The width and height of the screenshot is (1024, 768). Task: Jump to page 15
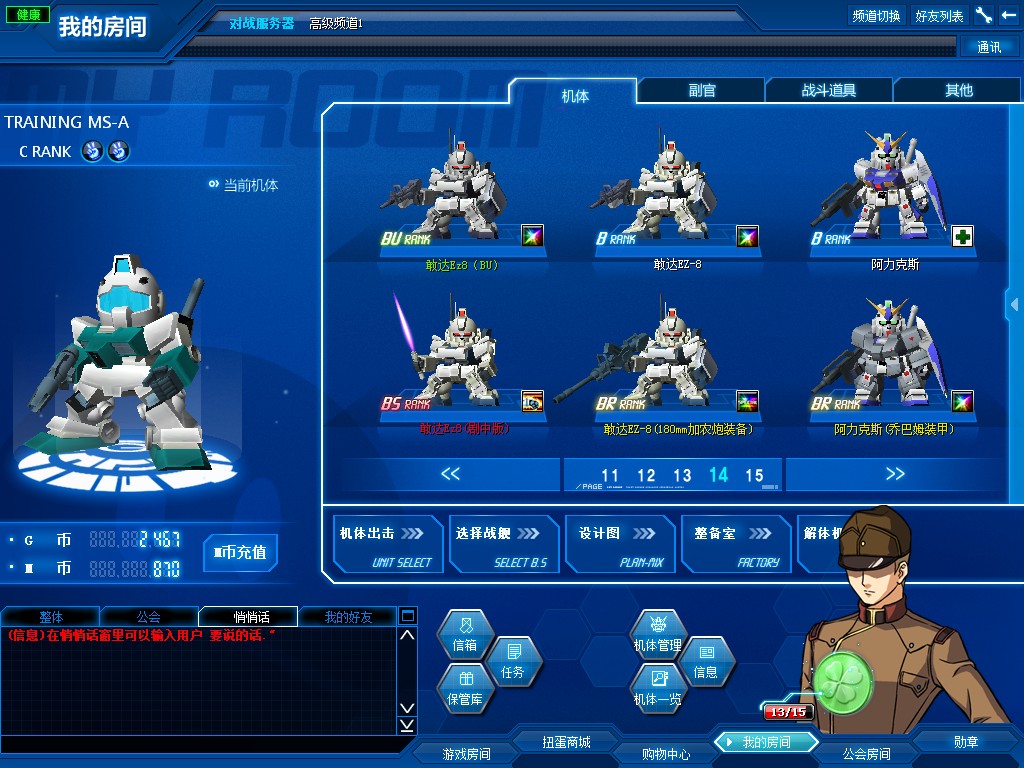click(x=754, y=476)
